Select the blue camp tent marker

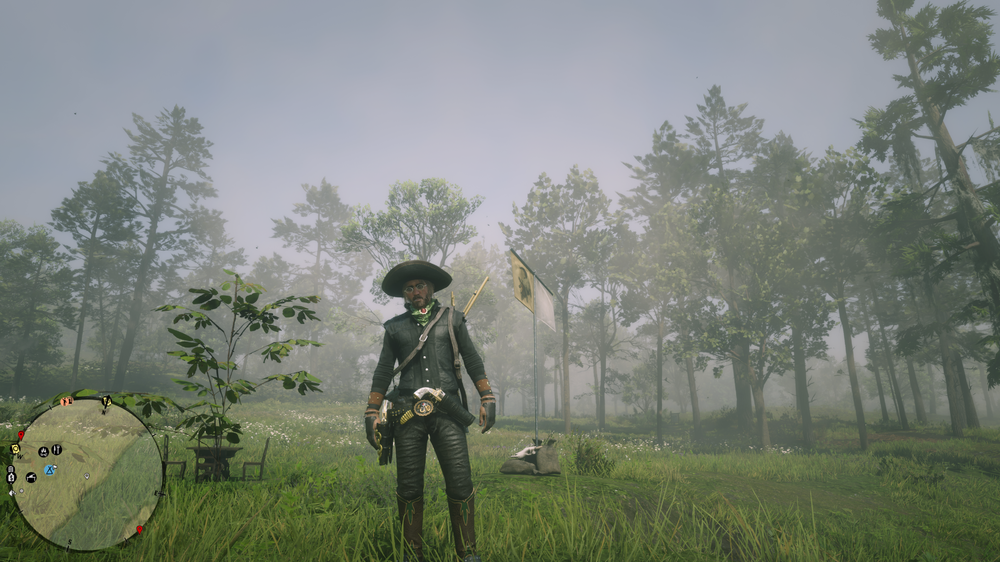click(50, 470)
